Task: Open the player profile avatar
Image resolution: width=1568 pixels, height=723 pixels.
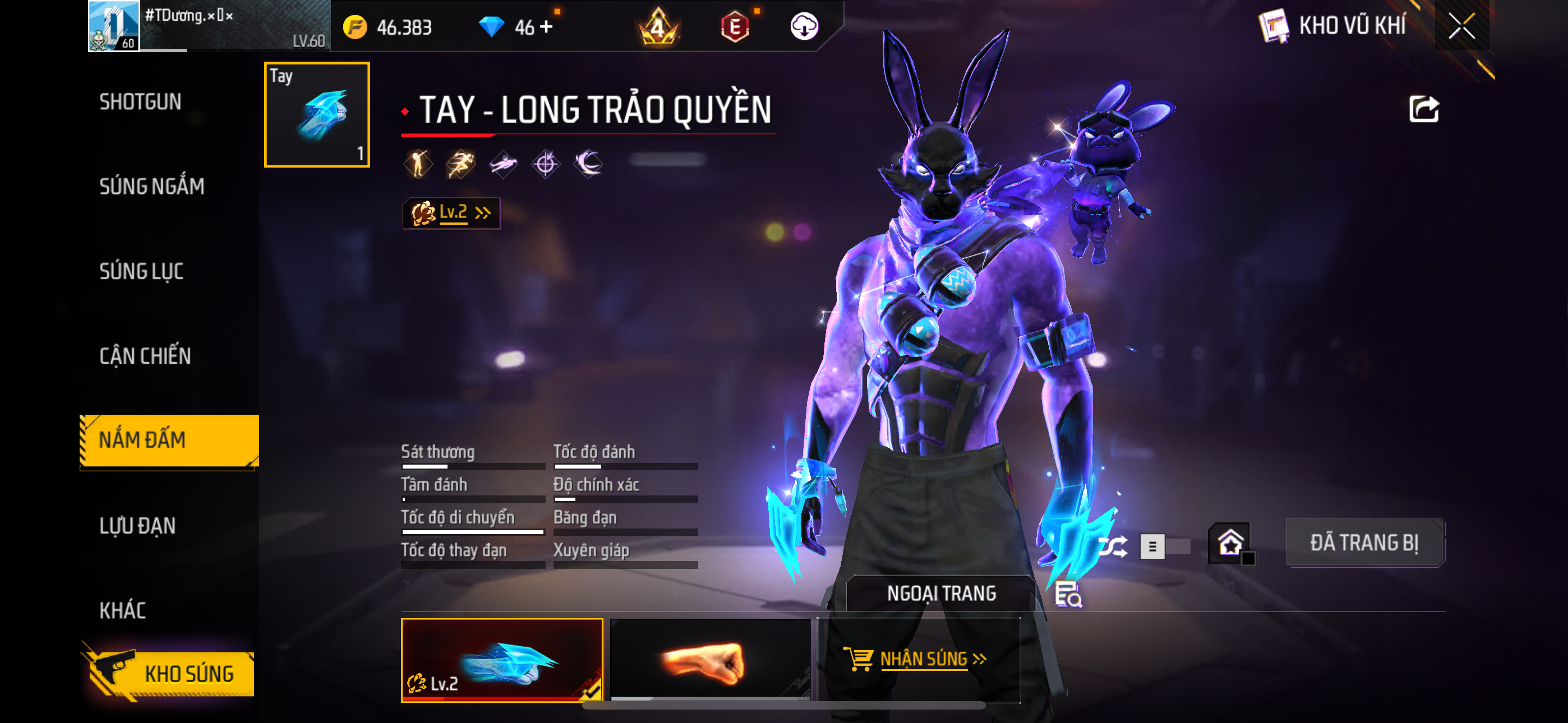Action: [114, 26]
